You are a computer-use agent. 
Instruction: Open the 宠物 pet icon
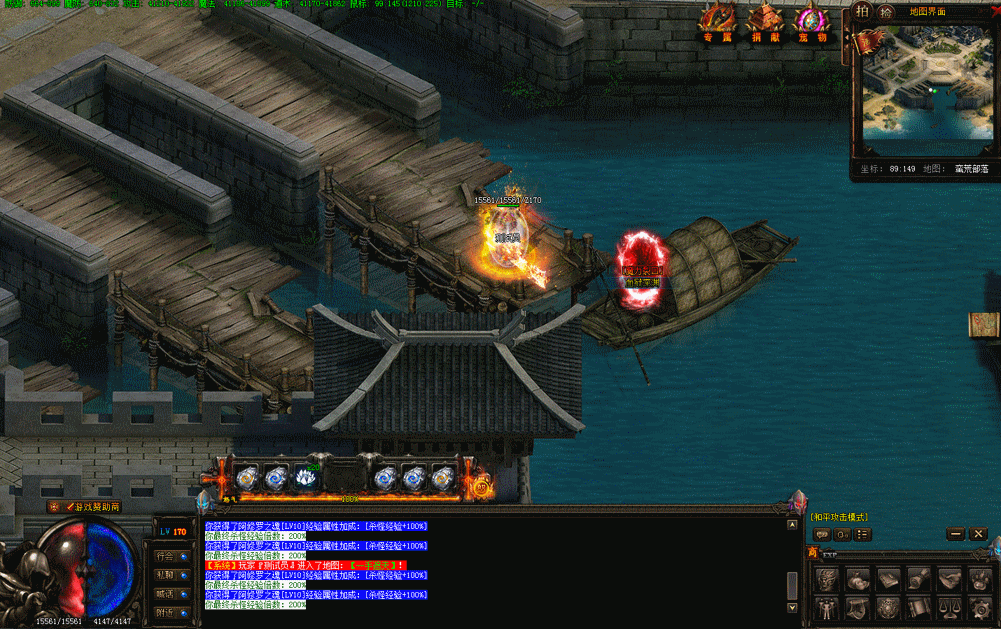pos(811,20)
